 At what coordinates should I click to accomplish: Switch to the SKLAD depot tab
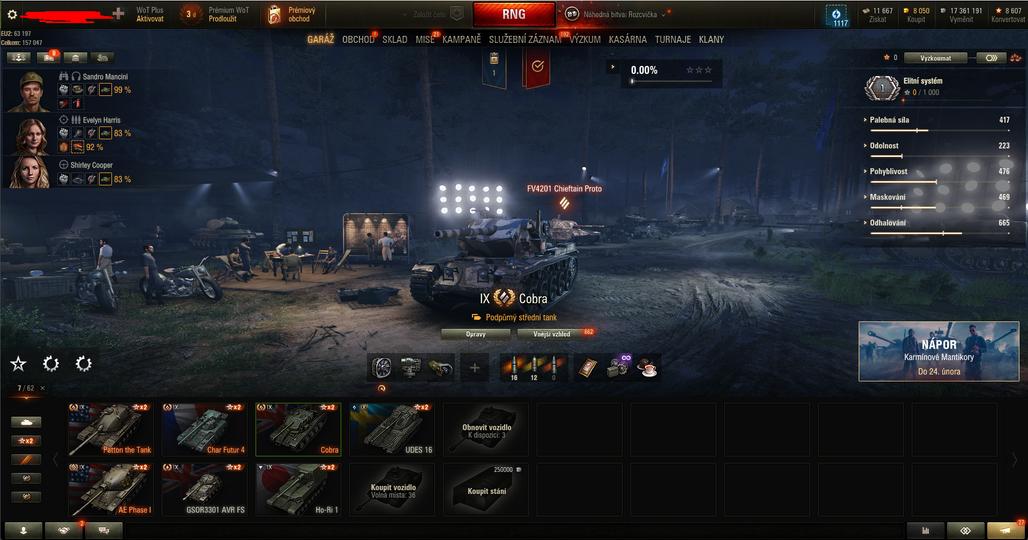[x=395, y=40]
